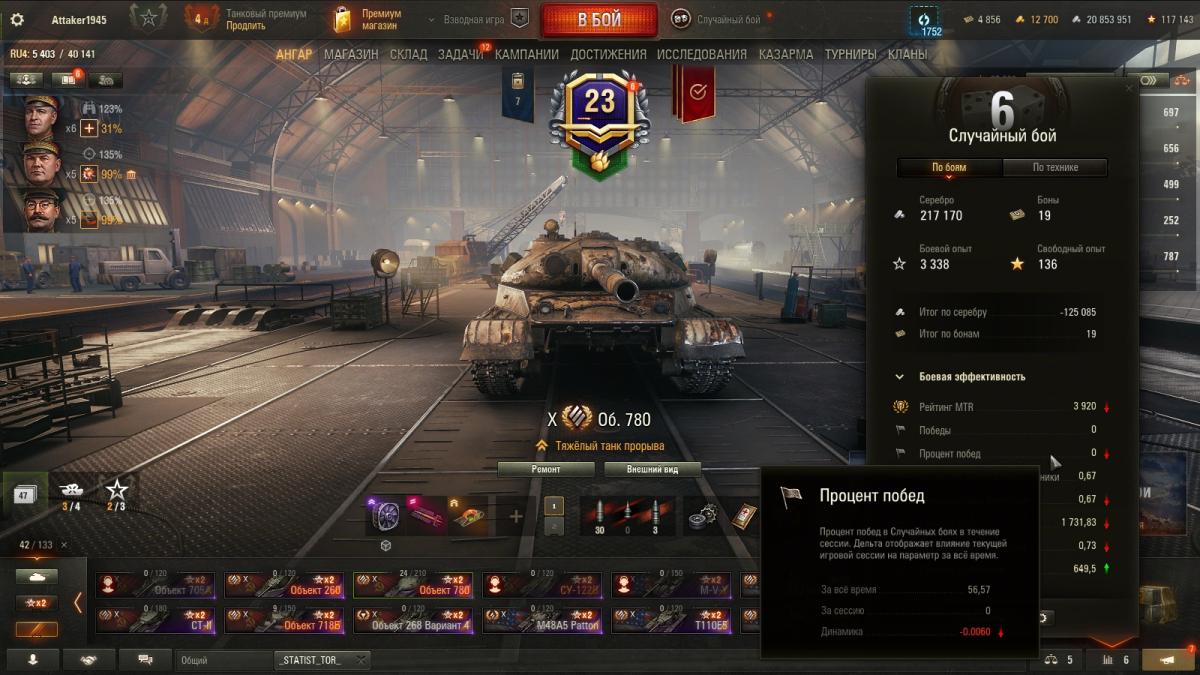The width and height of the screenshot is (1200, 675).
Task: Select the По боям tab
Action: click(949, 168)
